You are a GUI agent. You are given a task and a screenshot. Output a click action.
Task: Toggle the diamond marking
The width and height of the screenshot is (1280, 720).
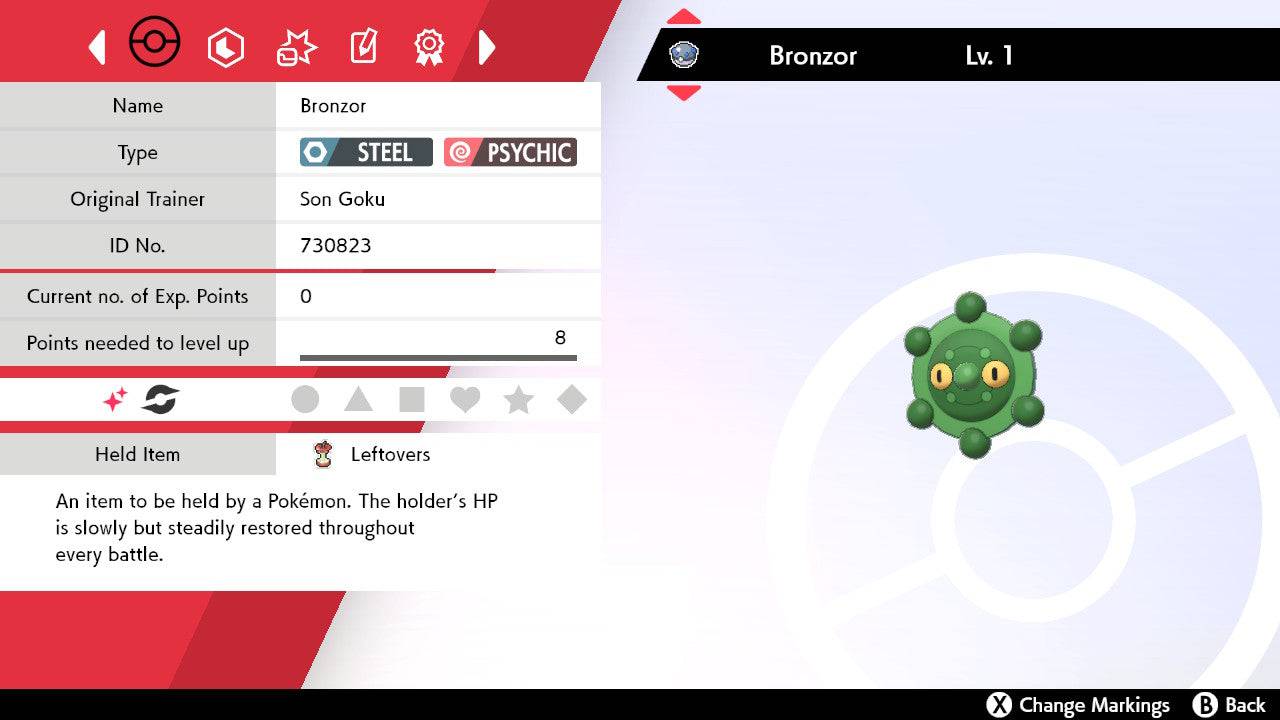(x=572, y=400)
